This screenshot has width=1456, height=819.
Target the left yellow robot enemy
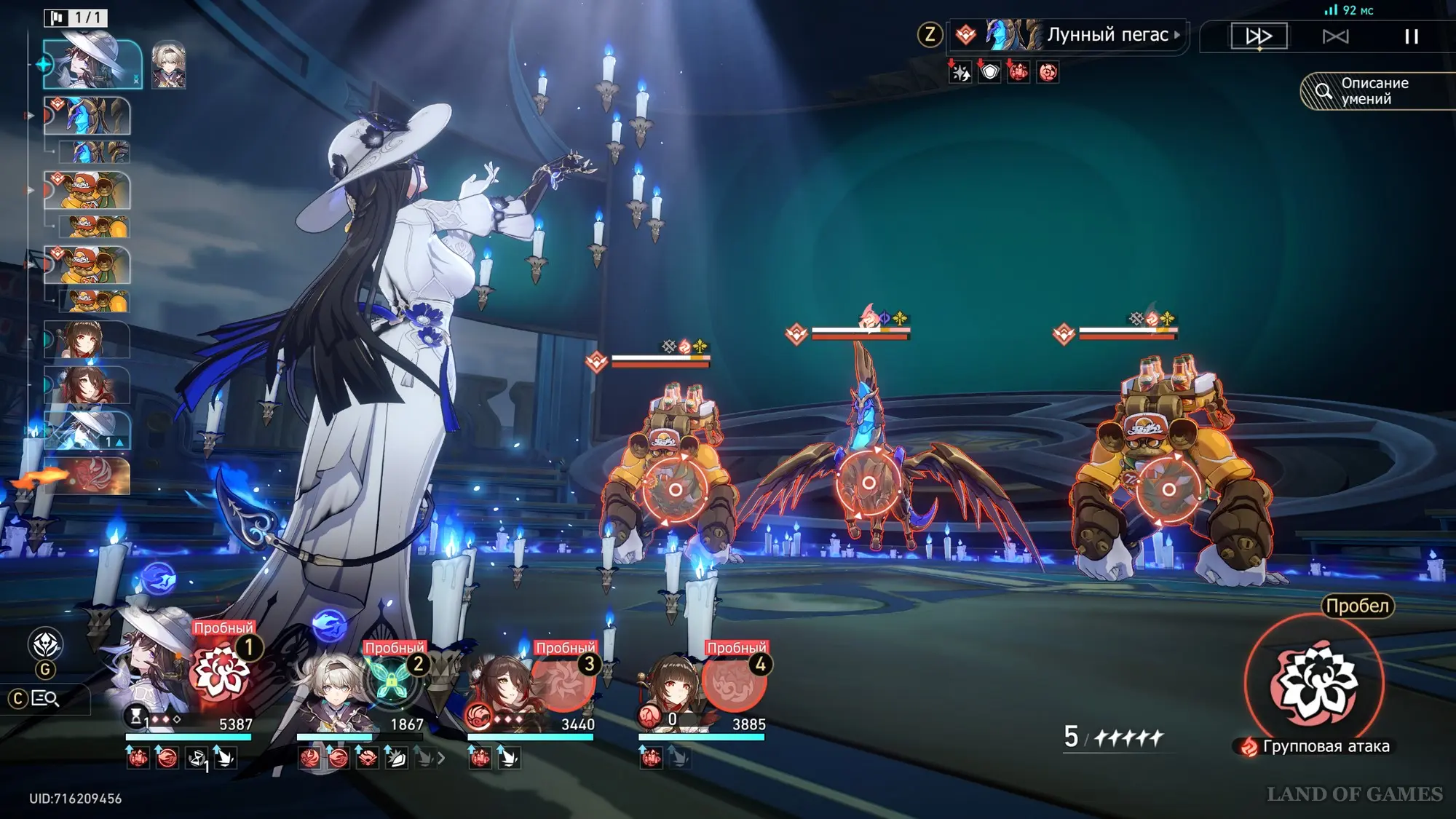click(x=675, y=489)
